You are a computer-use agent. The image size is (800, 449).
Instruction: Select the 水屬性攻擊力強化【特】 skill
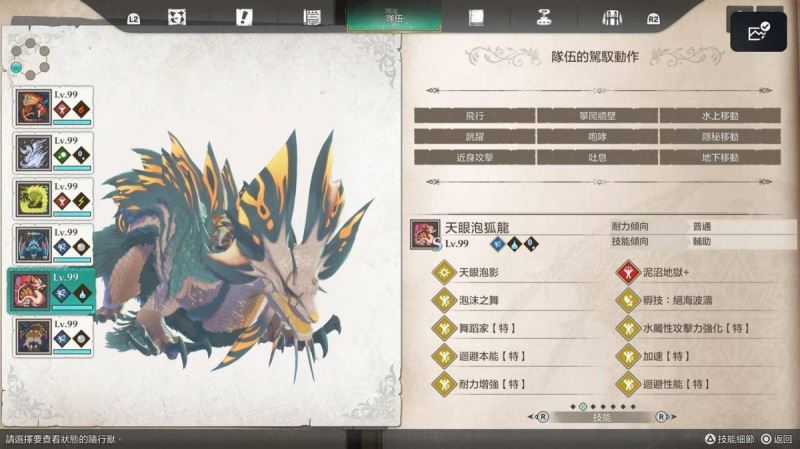[x=694, y=328]
